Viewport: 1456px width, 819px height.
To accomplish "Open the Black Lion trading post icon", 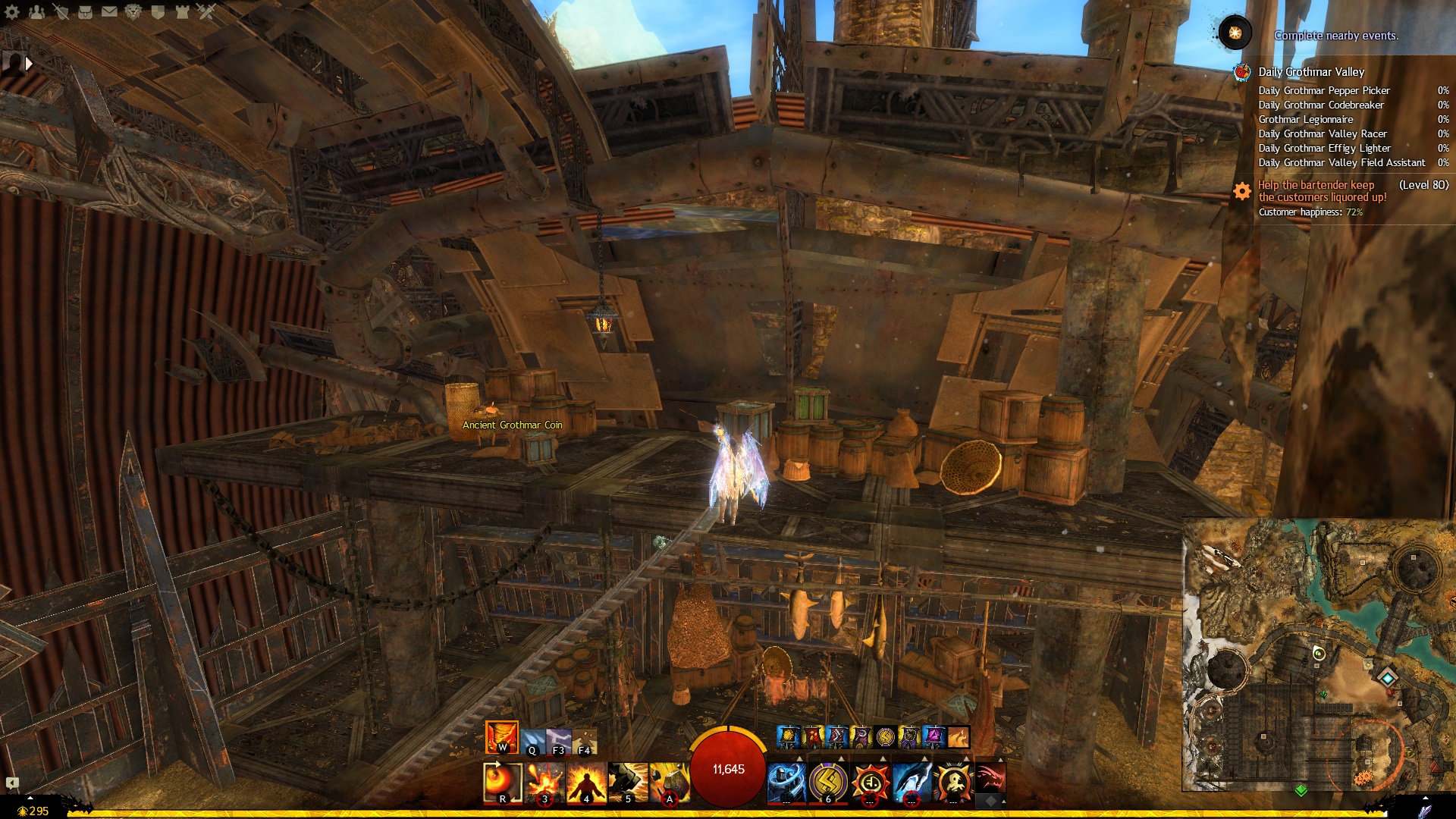I will coord(133,11).
